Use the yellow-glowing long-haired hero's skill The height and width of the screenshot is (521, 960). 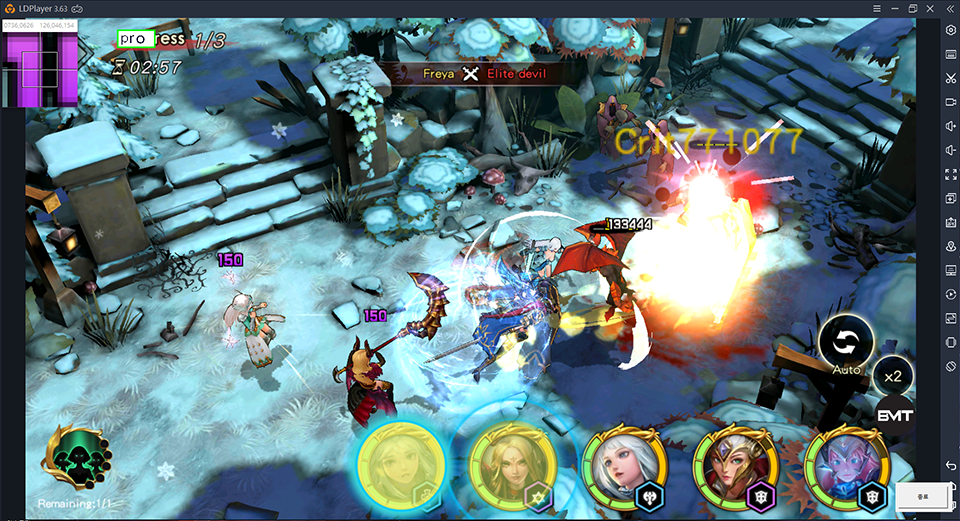coord(400,467)
